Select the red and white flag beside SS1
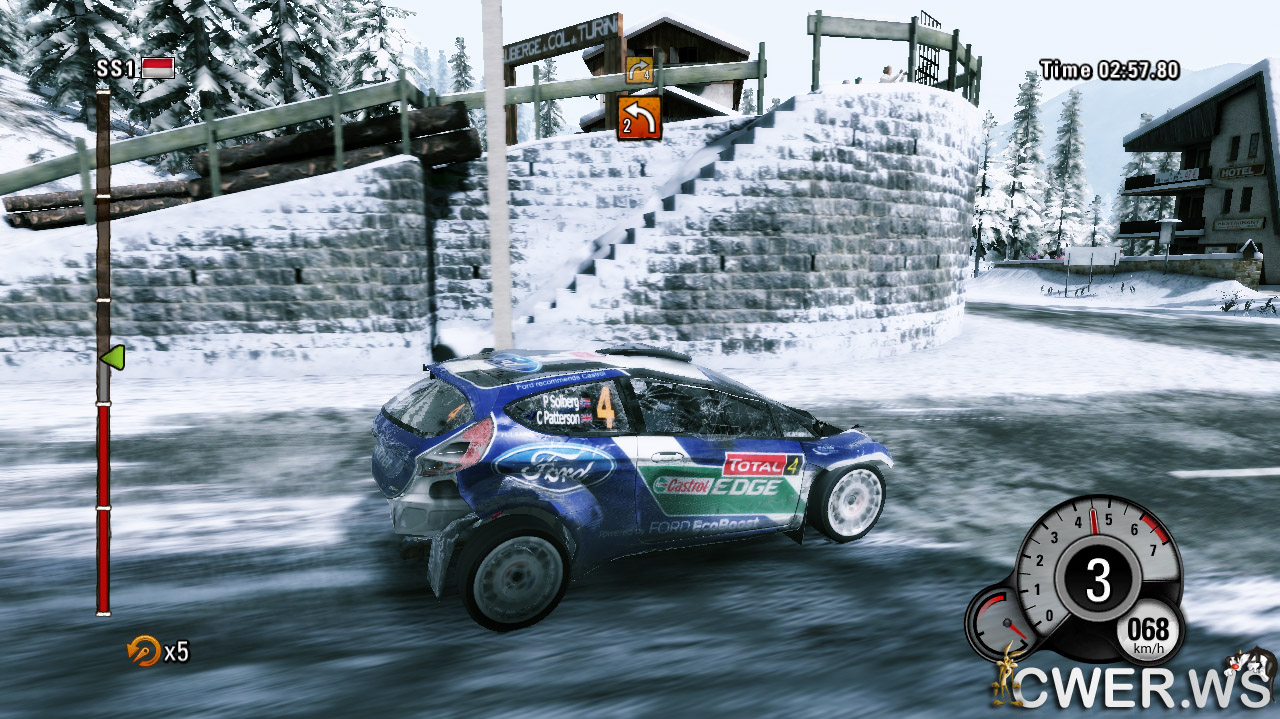Screen dimensions: 1280x719 (158, 68)
